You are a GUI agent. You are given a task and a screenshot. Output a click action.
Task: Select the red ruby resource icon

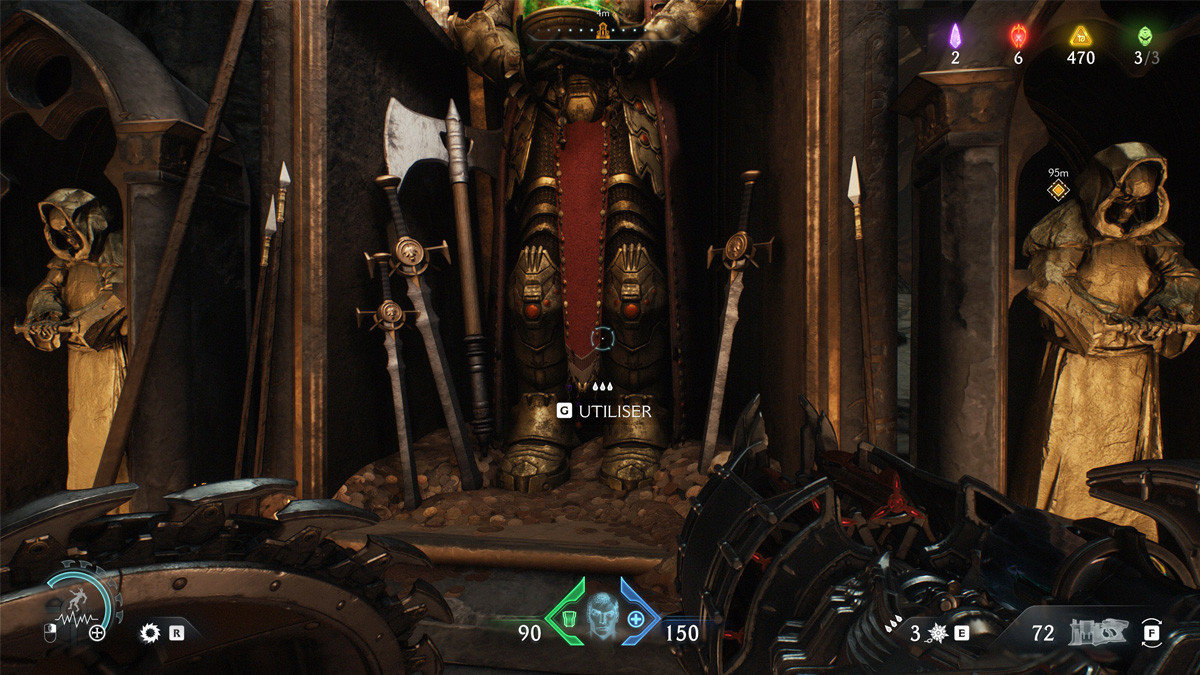pos(1018,36)
